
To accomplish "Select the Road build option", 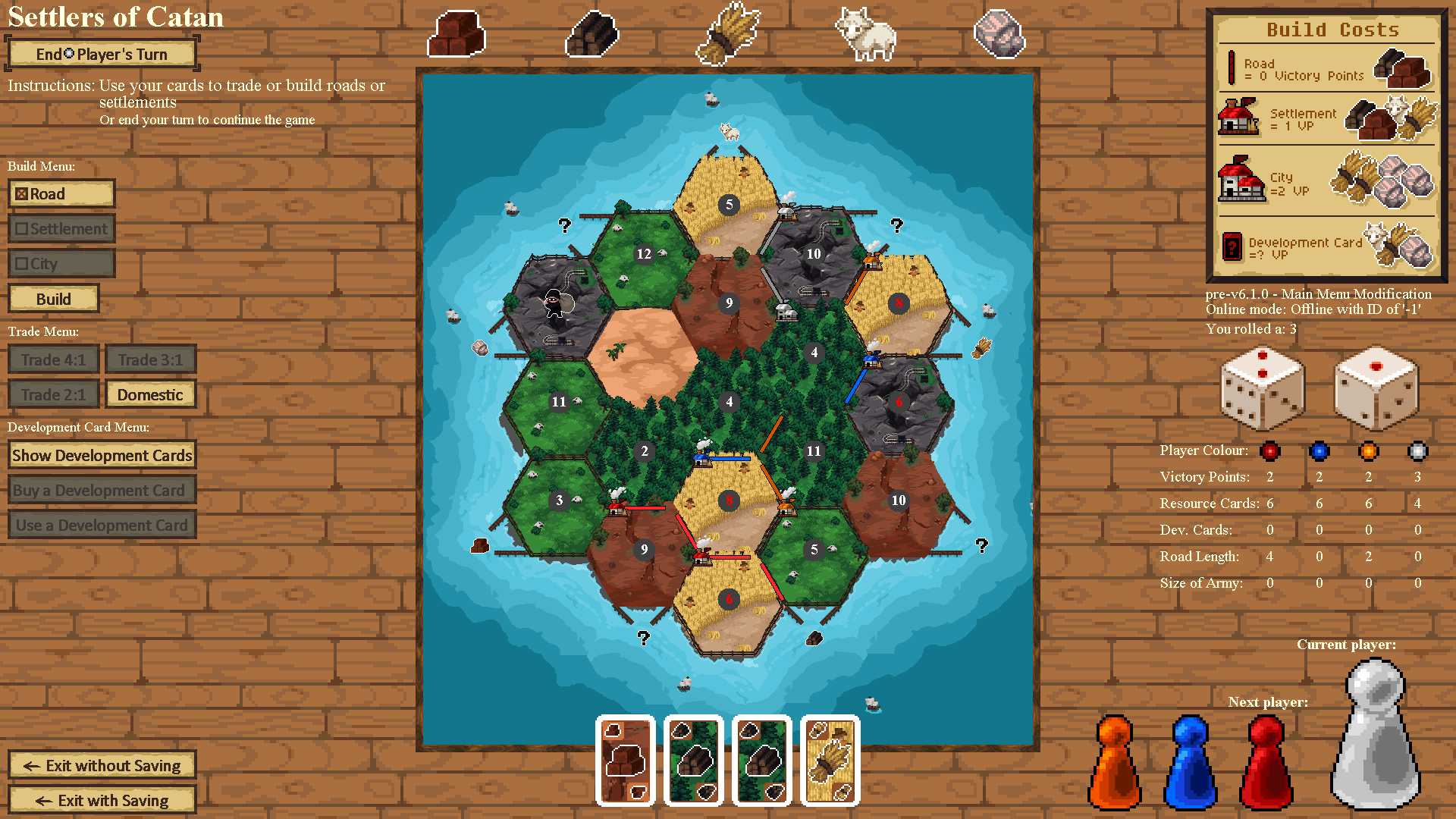I will 61,194.
